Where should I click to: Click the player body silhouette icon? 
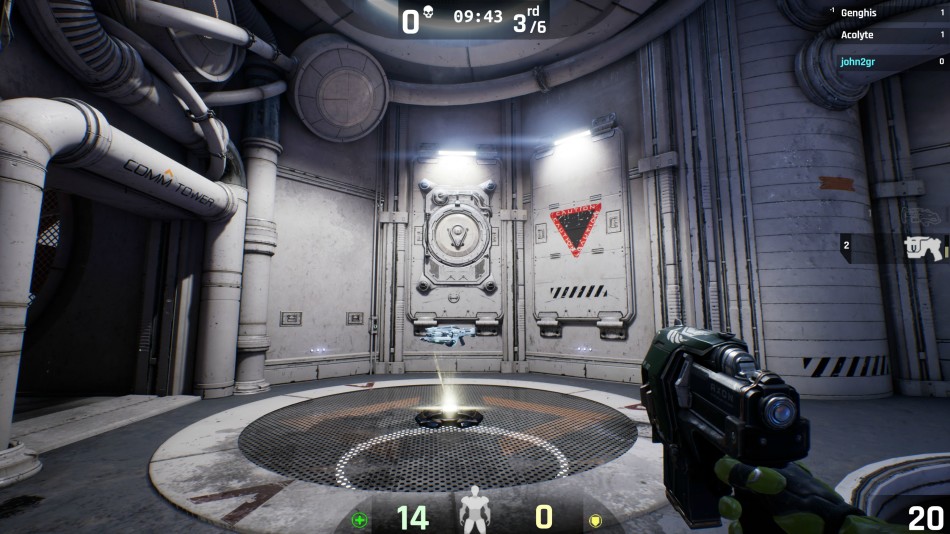(x=474, y=510)
